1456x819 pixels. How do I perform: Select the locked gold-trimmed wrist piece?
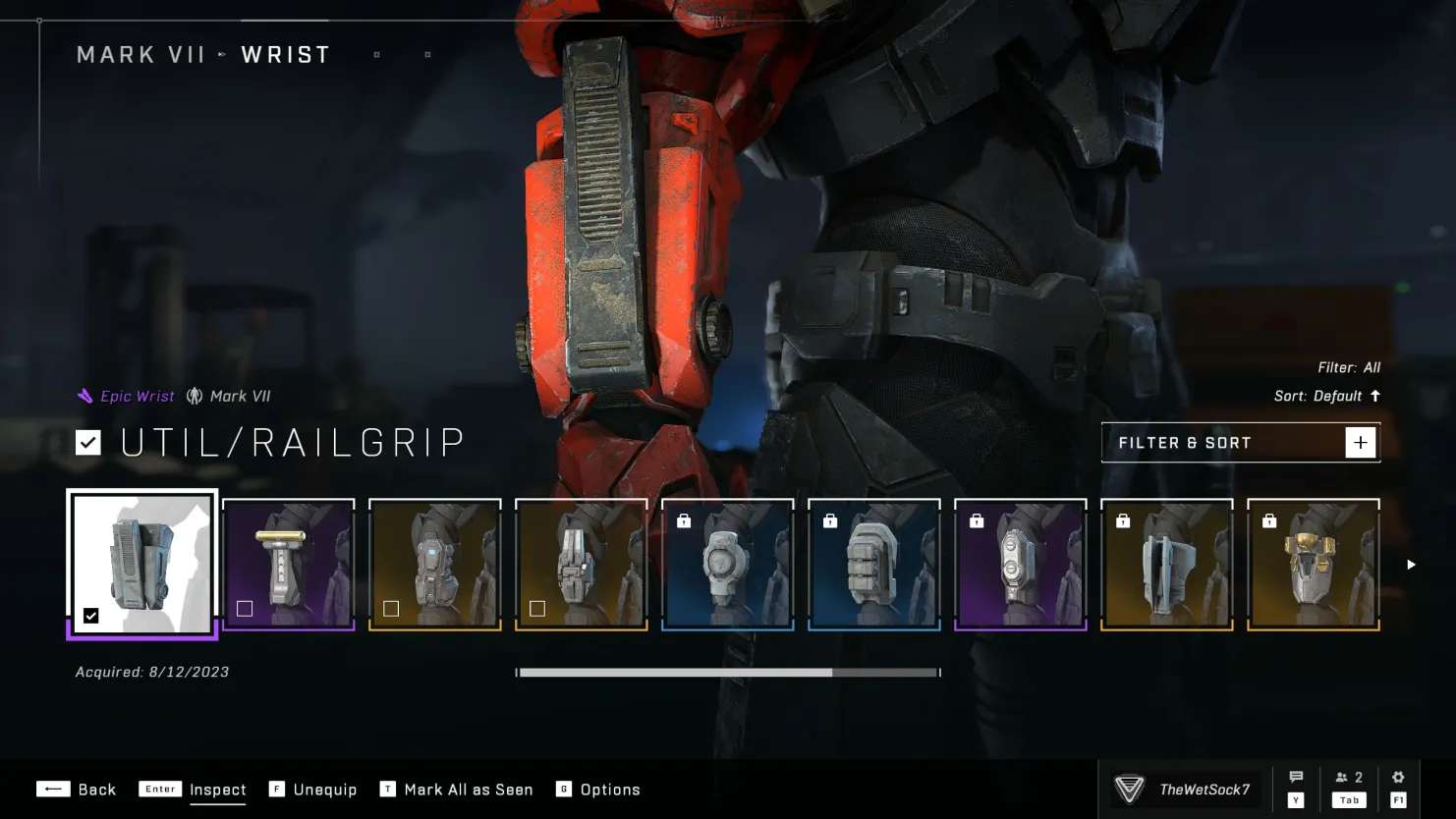coord(1314,565)
